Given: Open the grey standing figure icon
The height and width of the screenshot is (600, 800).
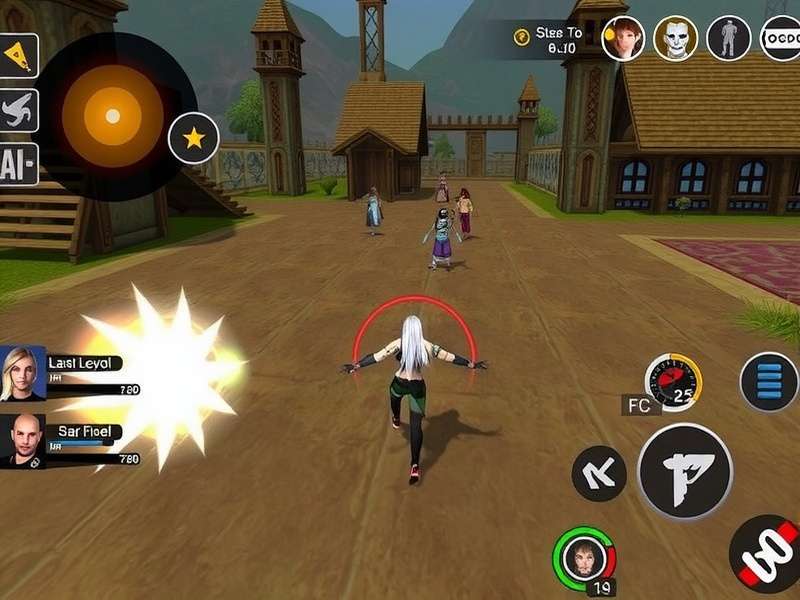Looking at the screenshot, I should [729, 39].
